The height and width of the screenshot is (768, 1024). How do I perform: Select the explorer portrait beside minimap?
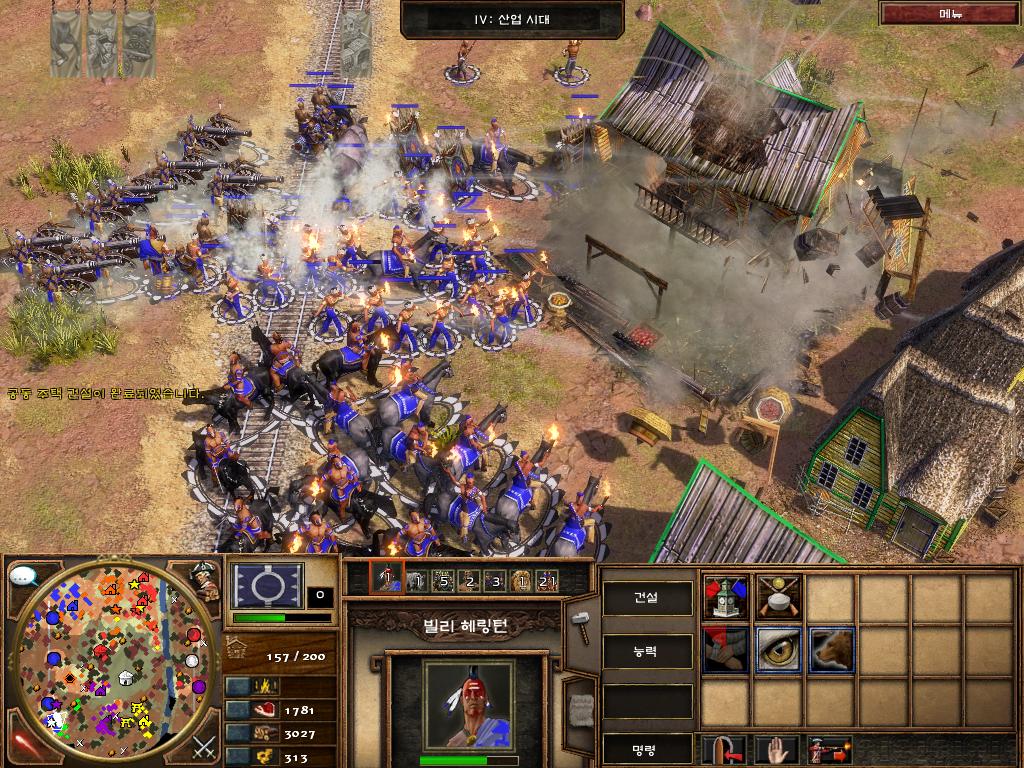(x=206, y=580)
